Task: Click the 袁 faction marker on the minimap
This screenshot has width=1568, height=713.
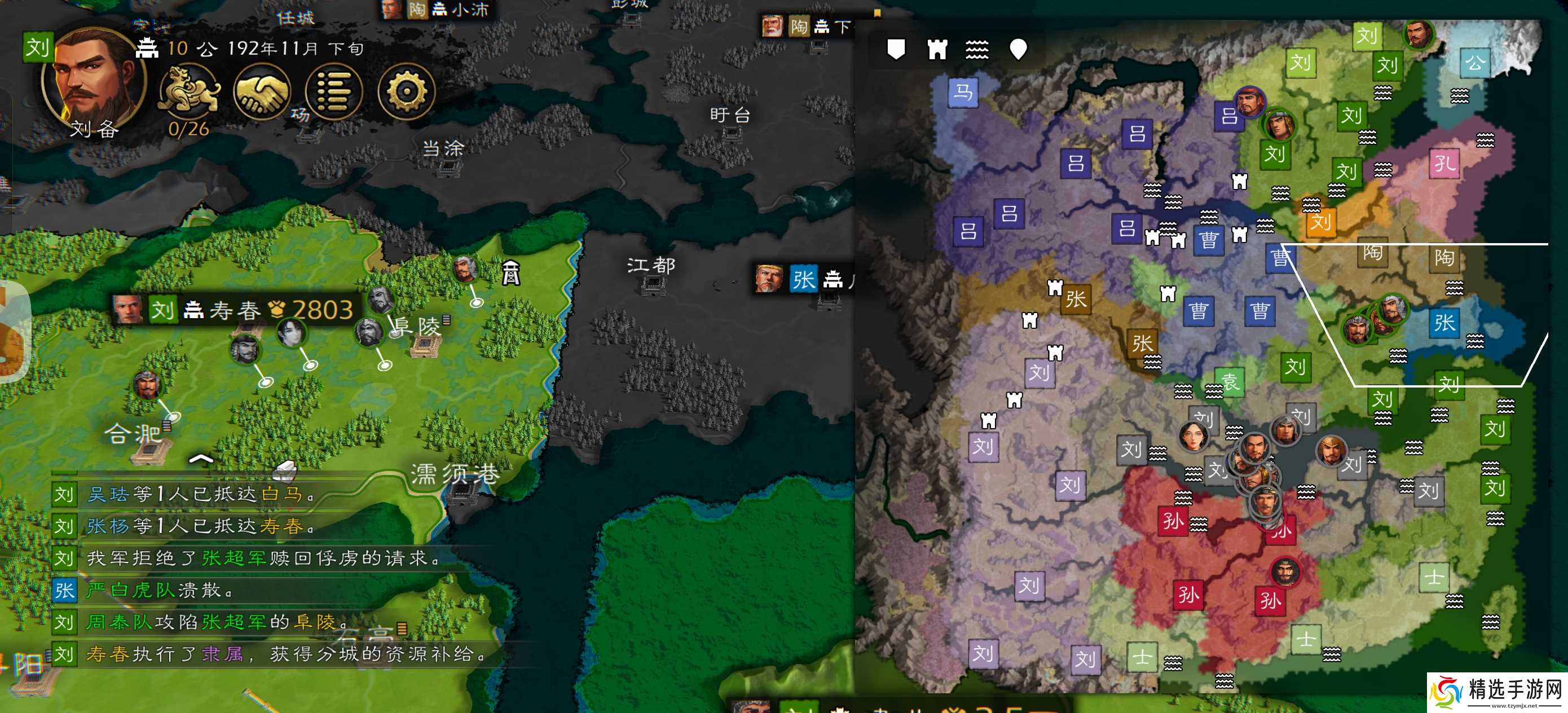Action: (1229, 382)
